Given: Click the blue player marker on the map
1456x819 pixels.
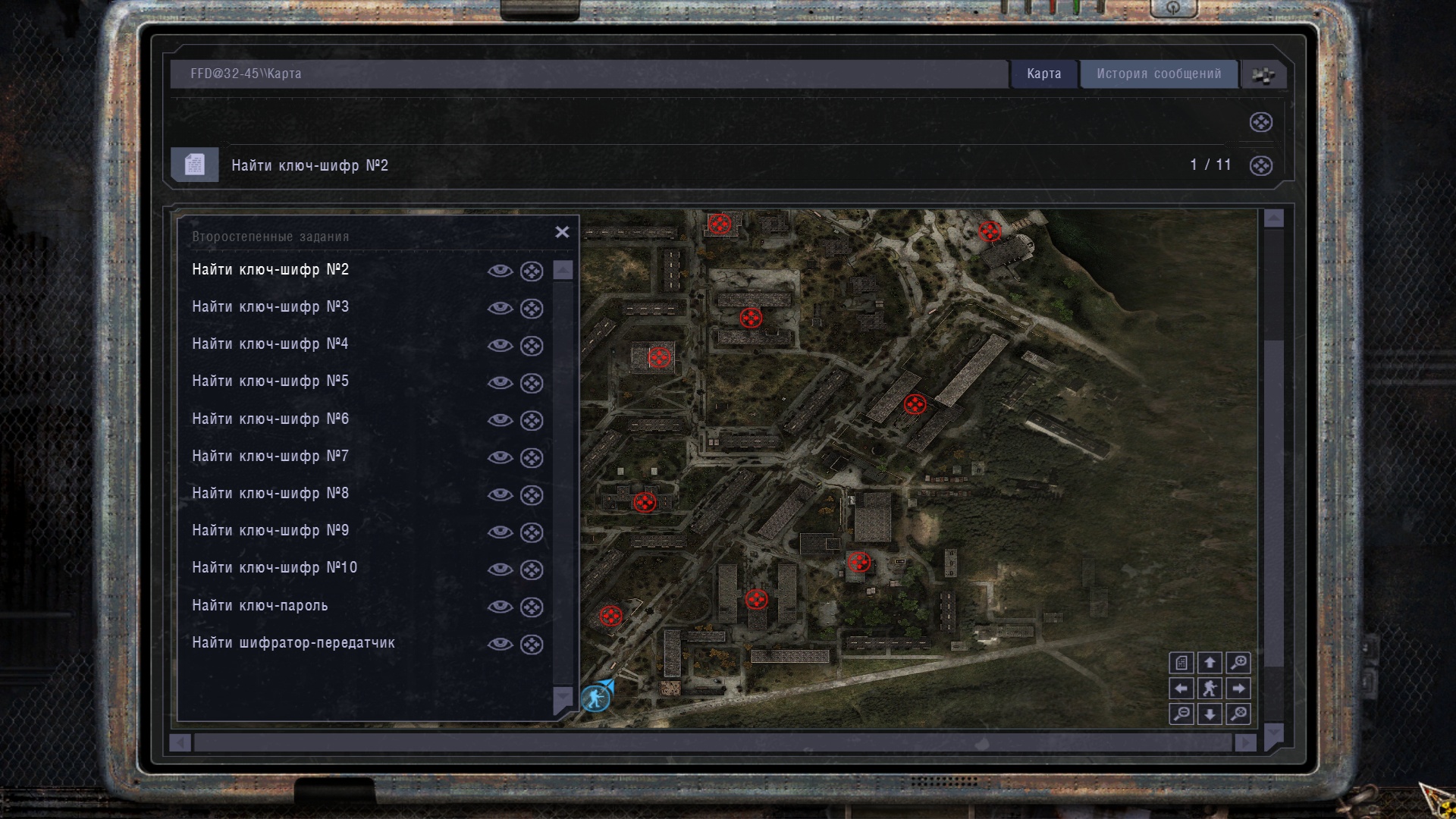Looking at the screenshot, I should tap(596, 697).
